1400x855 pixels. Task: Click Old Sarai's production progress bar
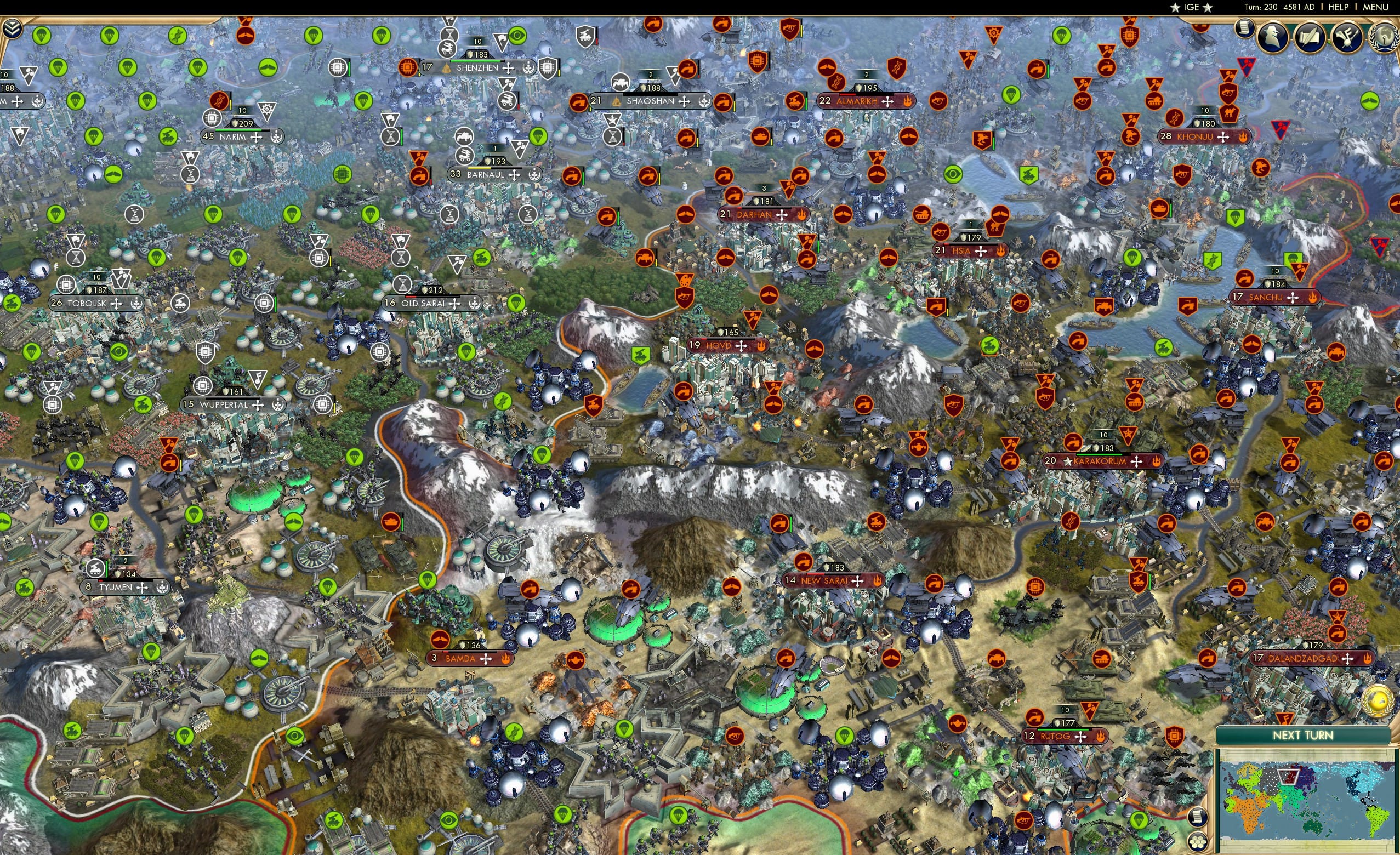432,298
